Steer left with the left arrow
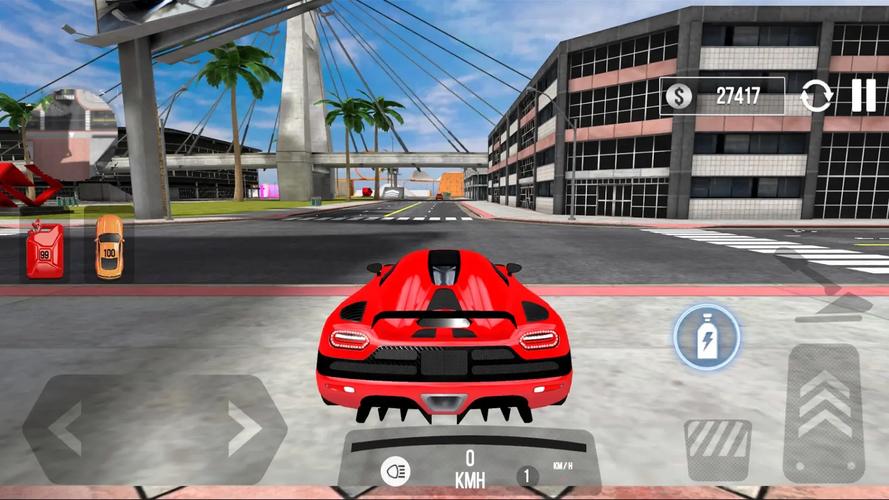 pos(67,429)
